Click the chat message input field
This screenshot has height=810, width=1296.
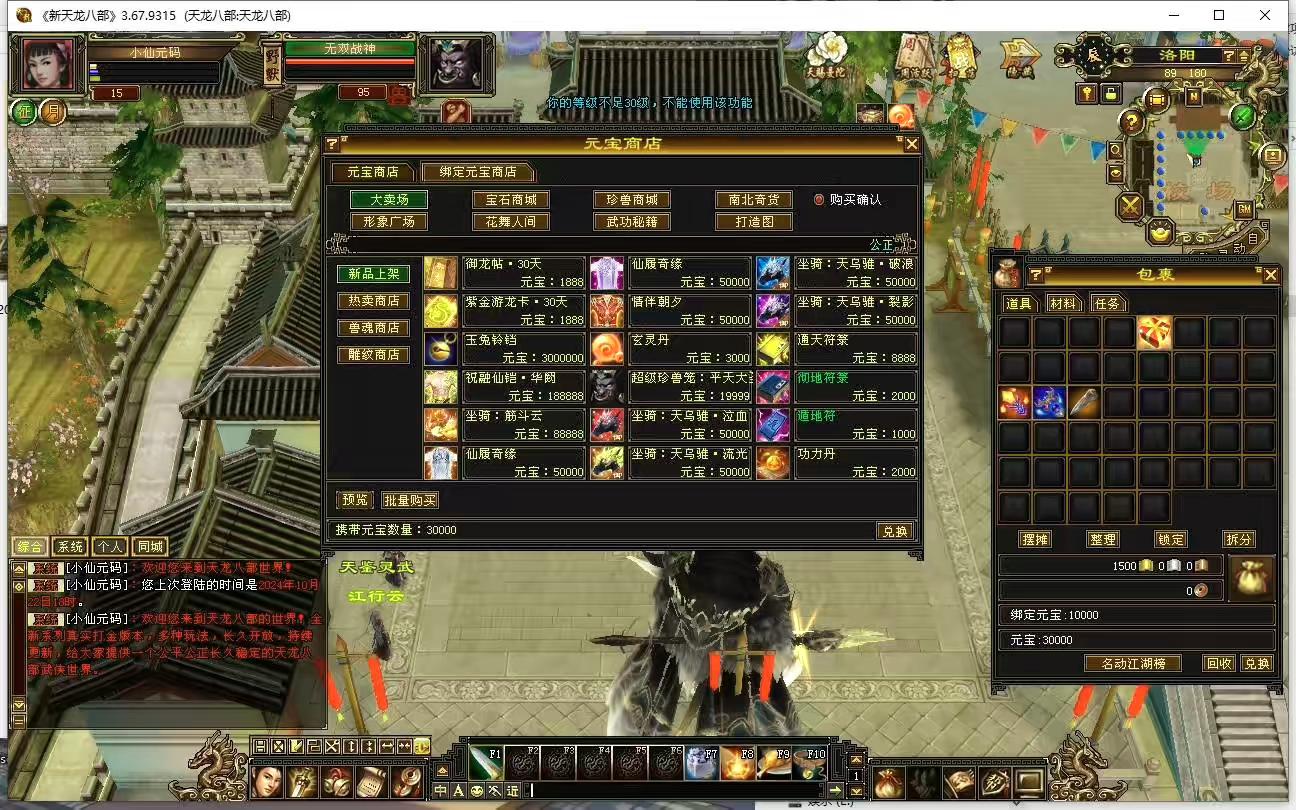(x=700, y=790)
